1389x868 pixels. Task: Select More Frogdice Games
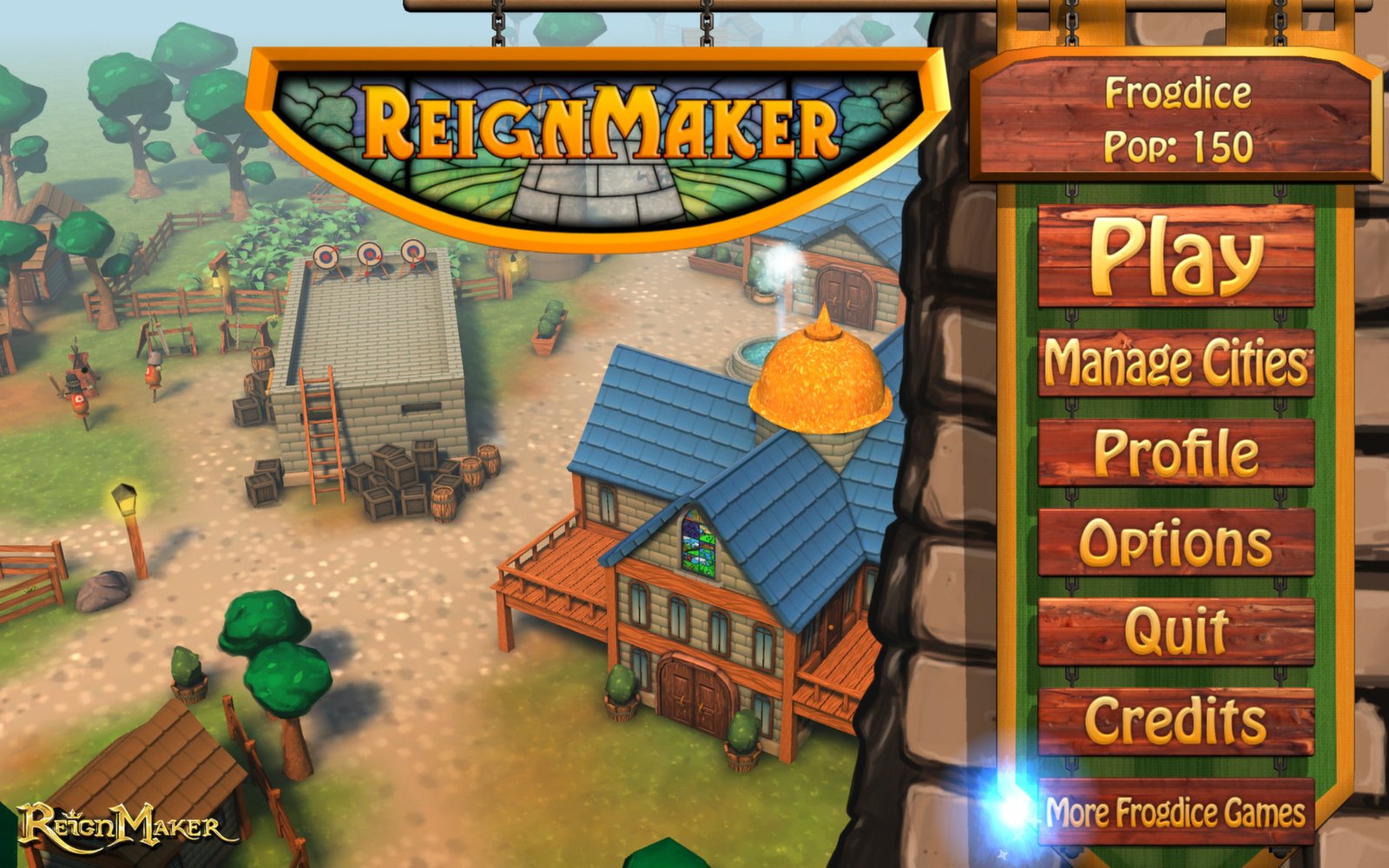pyautogui.click(x=1175, y=812)
